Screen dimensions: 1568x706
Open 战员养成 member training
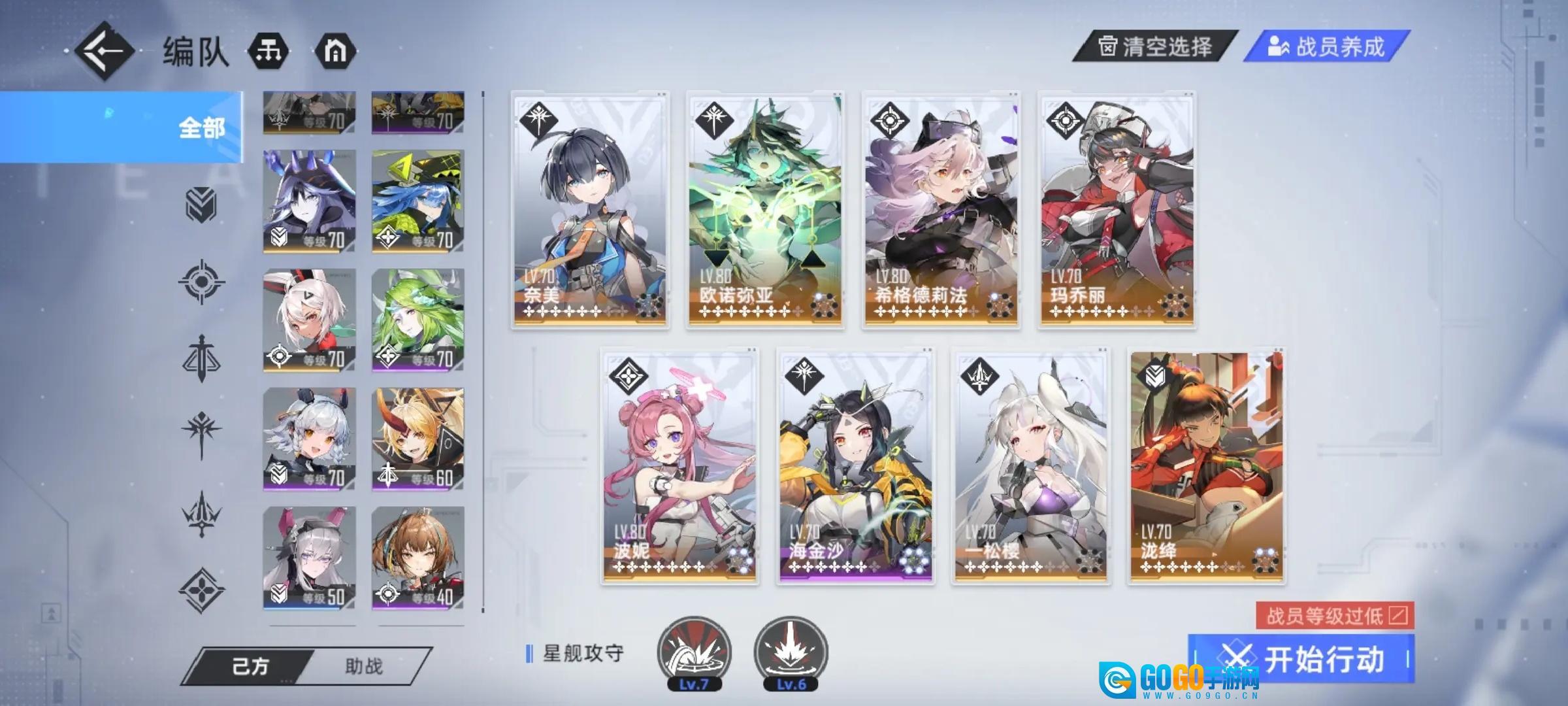point(1326,47)
